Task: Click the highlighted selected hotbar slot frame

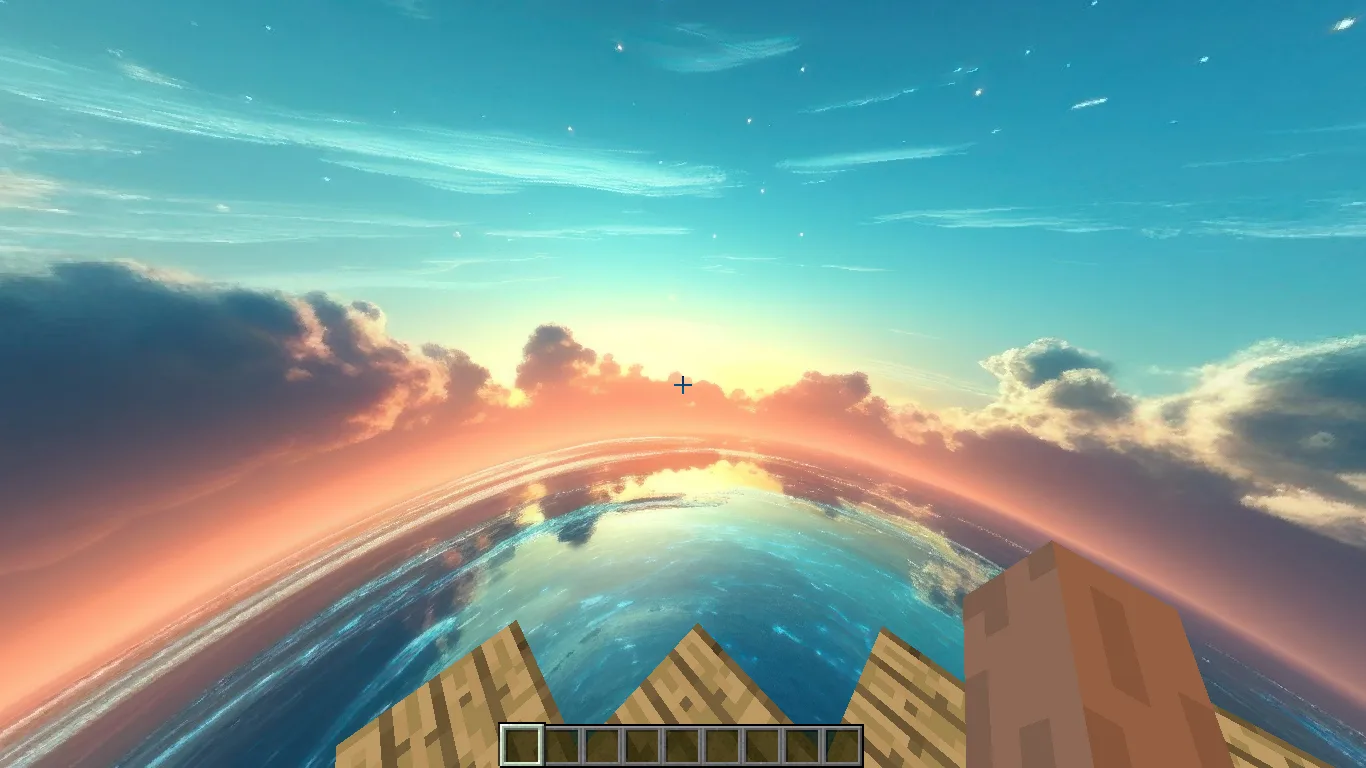Action: click(522, 745)
